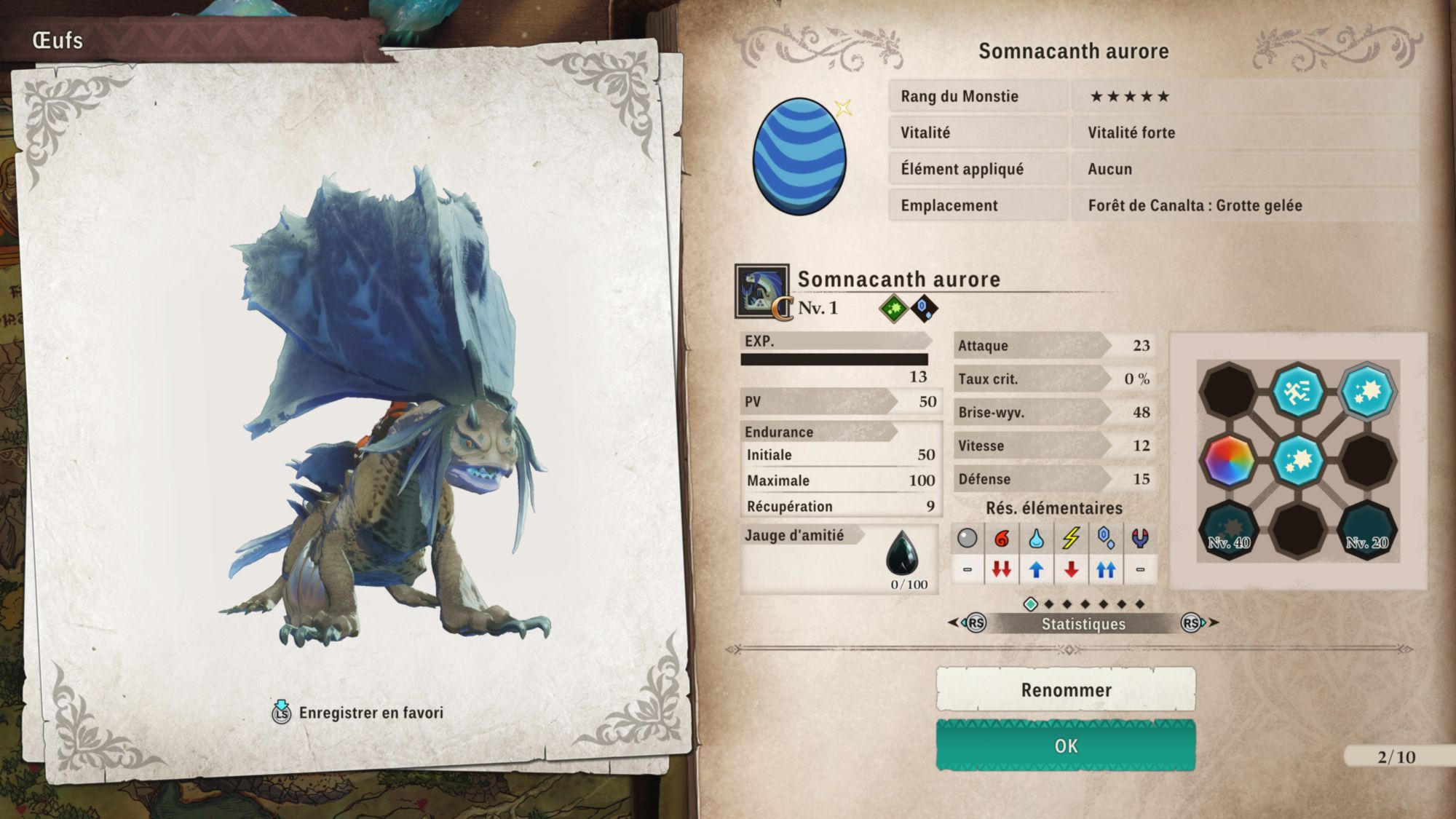Click the green diamond skill icon

point(893,309)
